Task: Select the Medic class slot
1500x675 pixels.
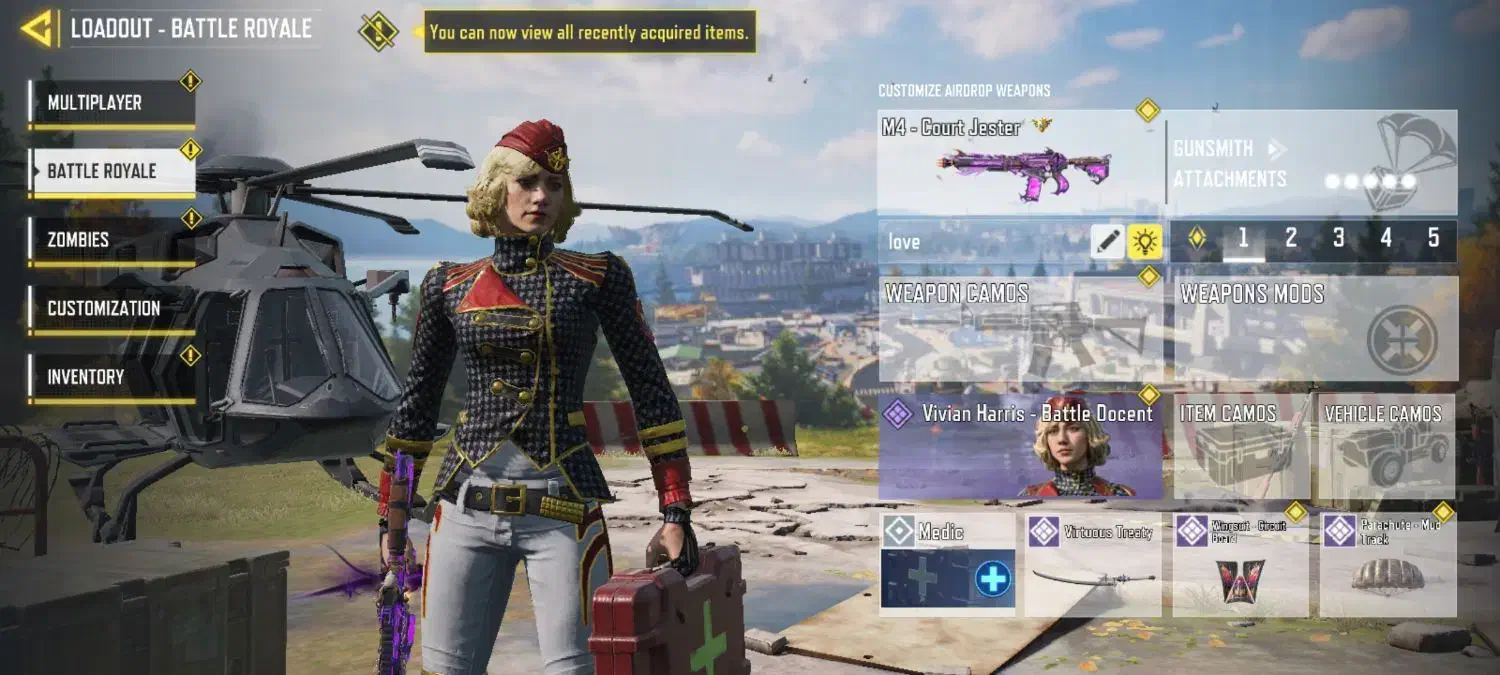Action: point(947,563)
